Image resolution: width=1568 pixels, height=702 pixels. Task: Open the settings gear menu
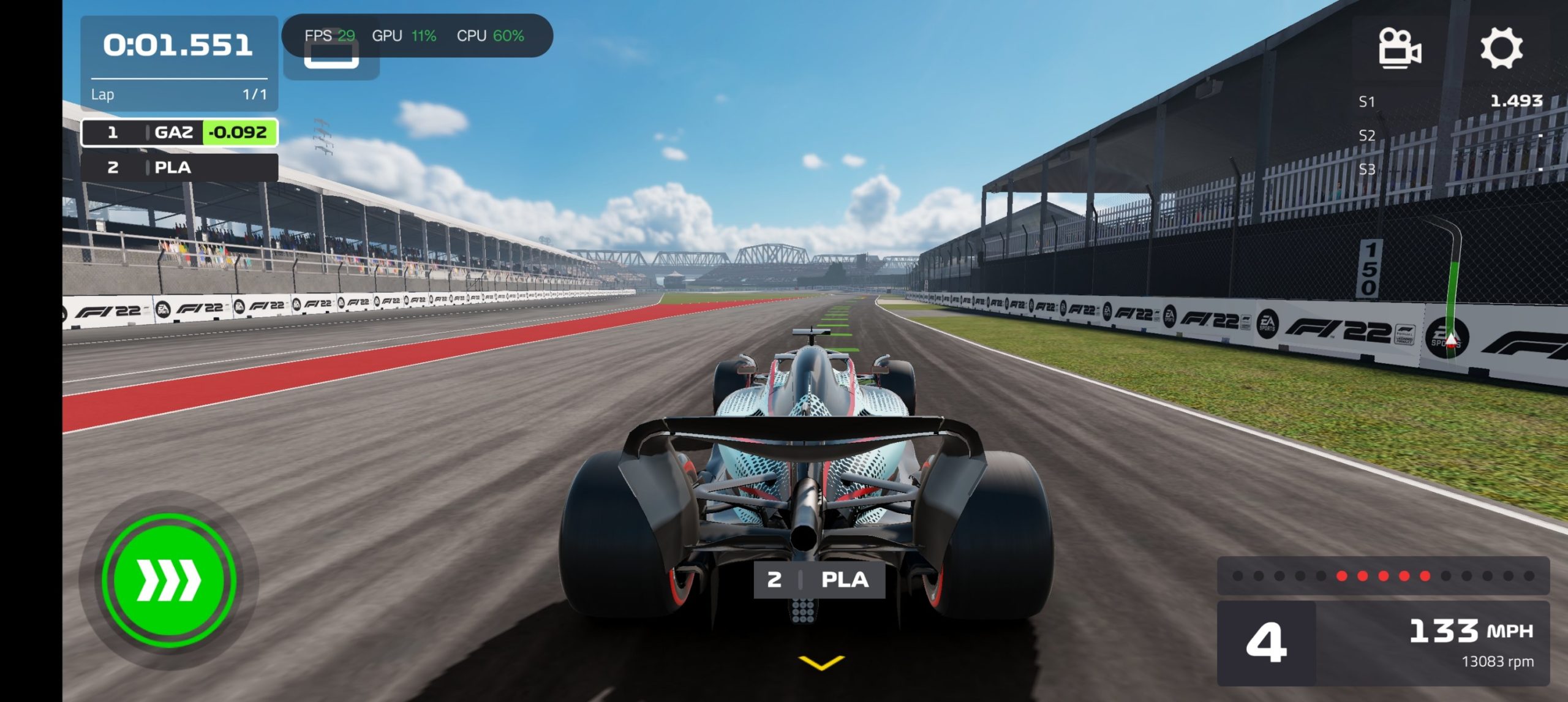(1501, 48)
